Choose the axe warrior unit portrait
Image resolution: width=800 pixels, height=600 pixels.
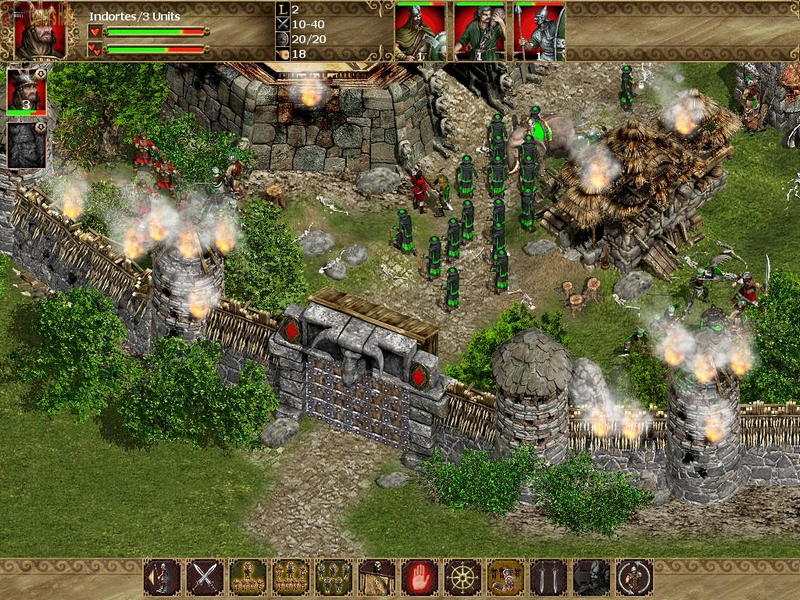pyautogui.click(x=420, y=31)
